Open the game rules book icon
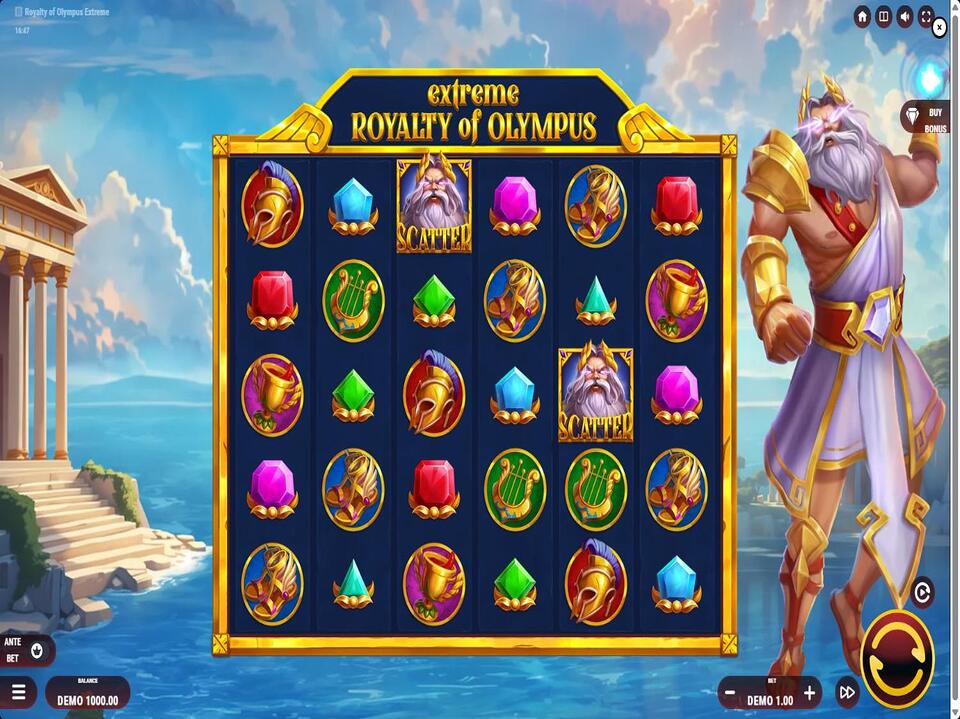This screenshot has height=719, width=960. click(883, 17)
